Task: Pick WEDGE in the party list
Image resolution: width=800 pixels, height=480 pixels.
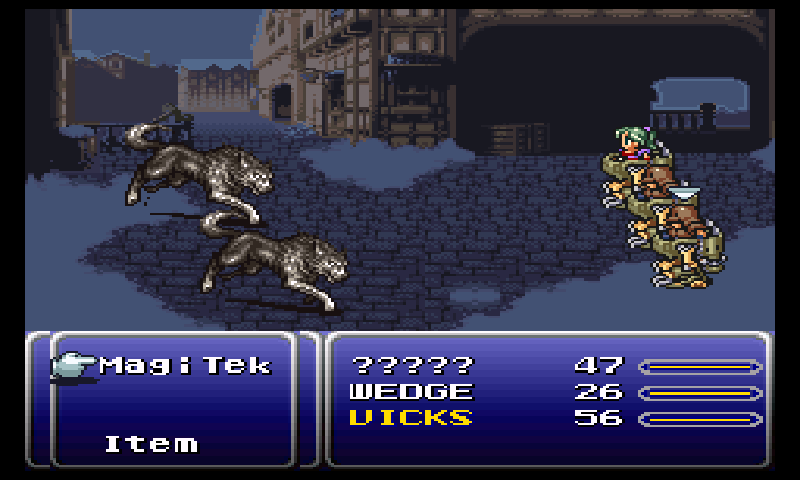Action: pos(411,392)
